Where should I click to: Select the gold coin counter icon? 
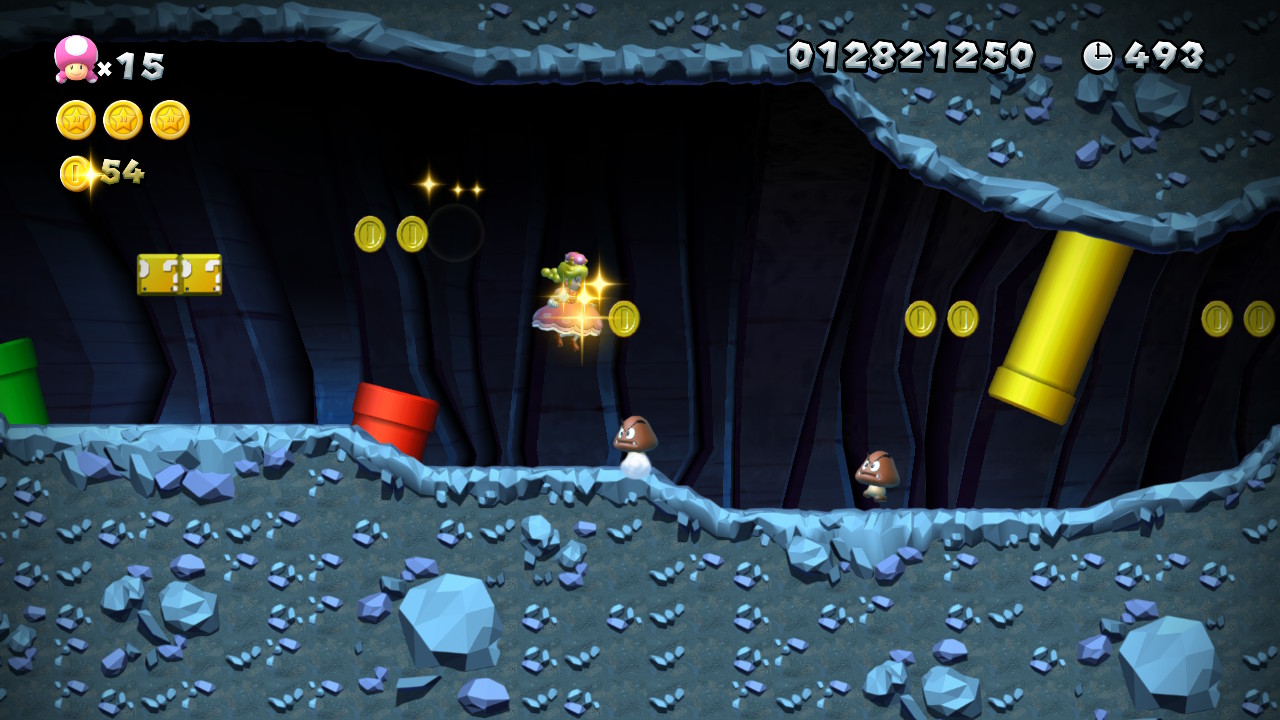(x=75, y=173)
